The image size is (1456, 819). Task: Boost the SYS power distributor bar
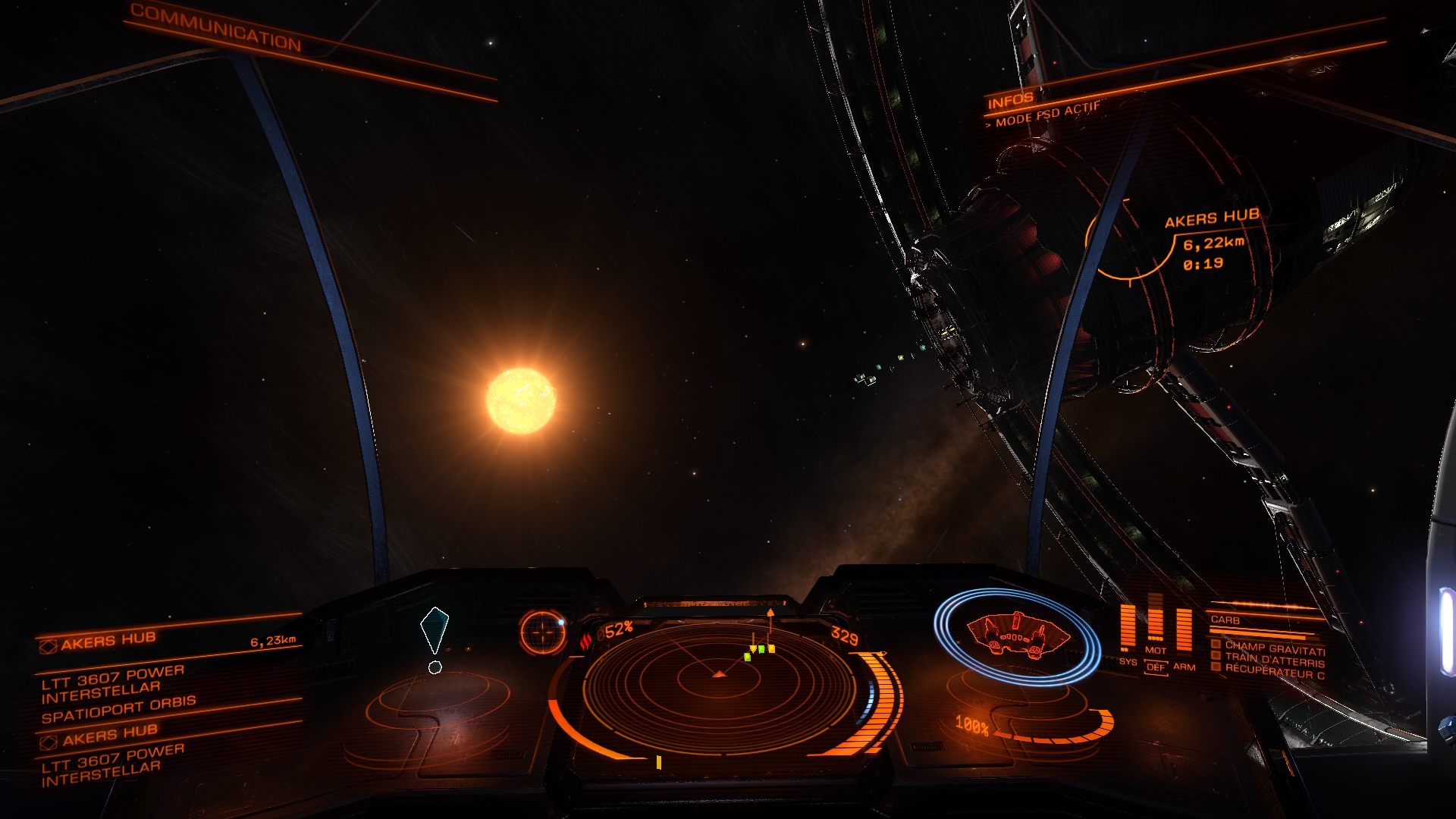click(x=1128, y=626)
